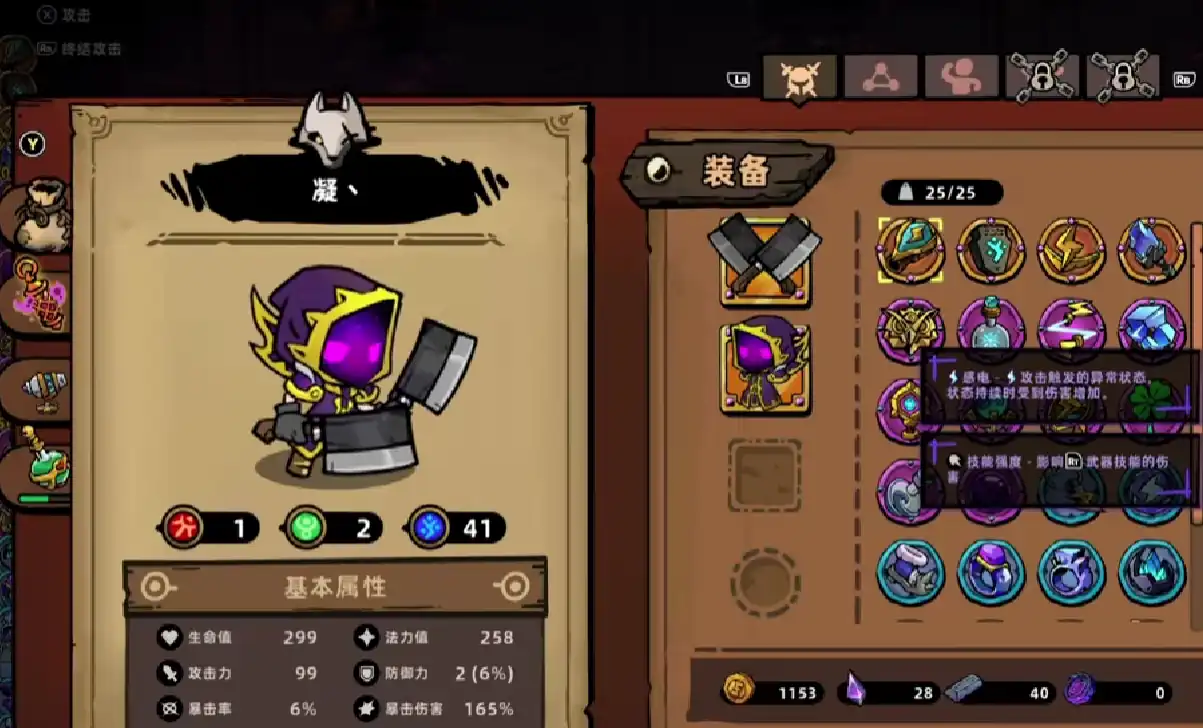Choose the fur-trimmed blue boot item
The width and height of the screenshot is (1203, 728).
pyautogui.click(x=910, y=572)
